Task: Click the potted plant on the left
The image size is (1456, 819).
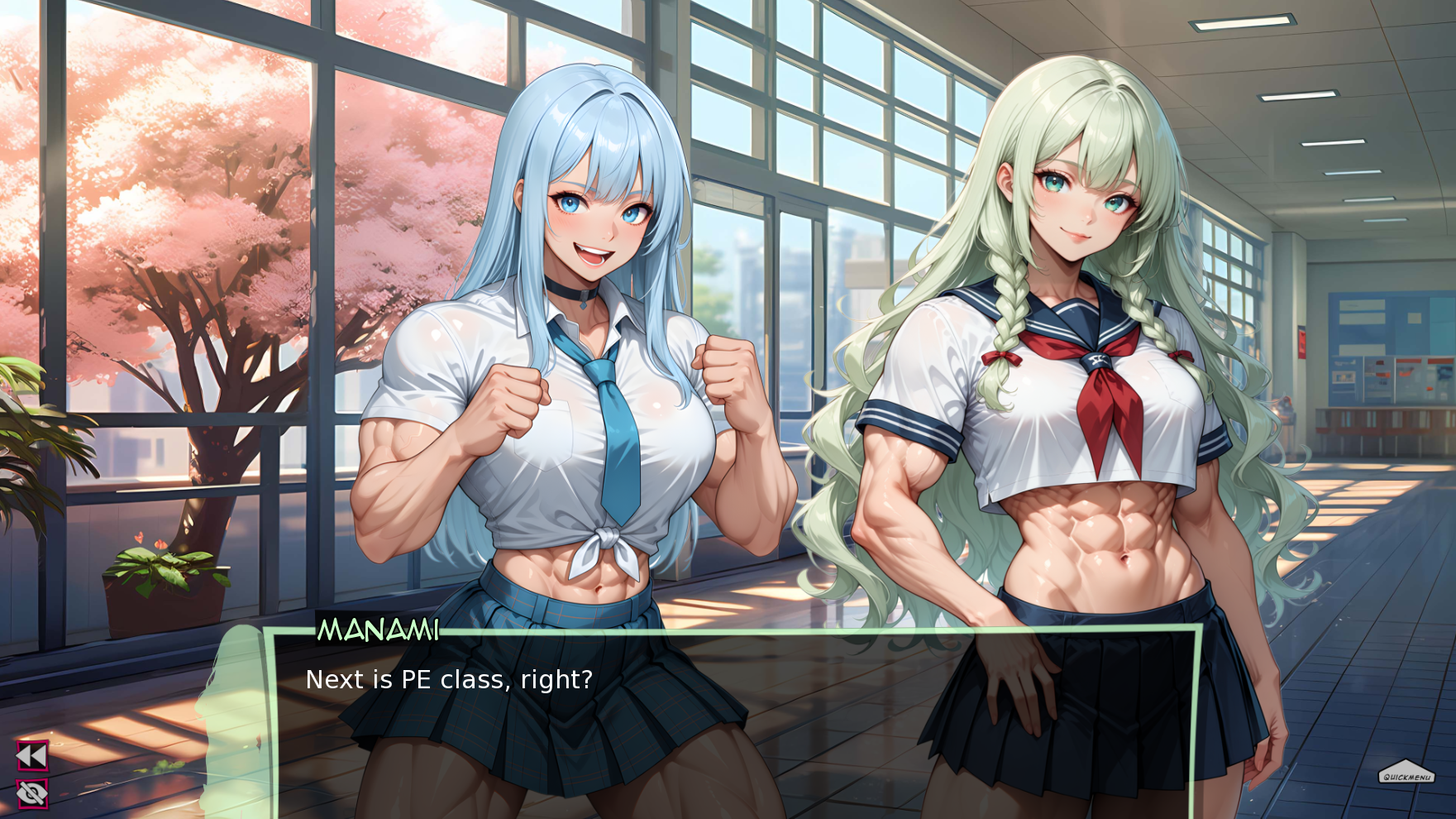Action: click(161, 579)
